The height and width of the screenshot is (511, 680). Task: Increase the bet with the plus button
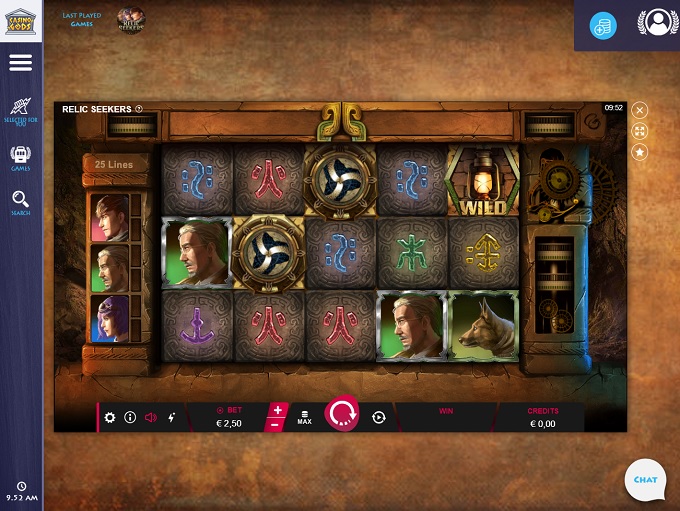click(278, 409)
